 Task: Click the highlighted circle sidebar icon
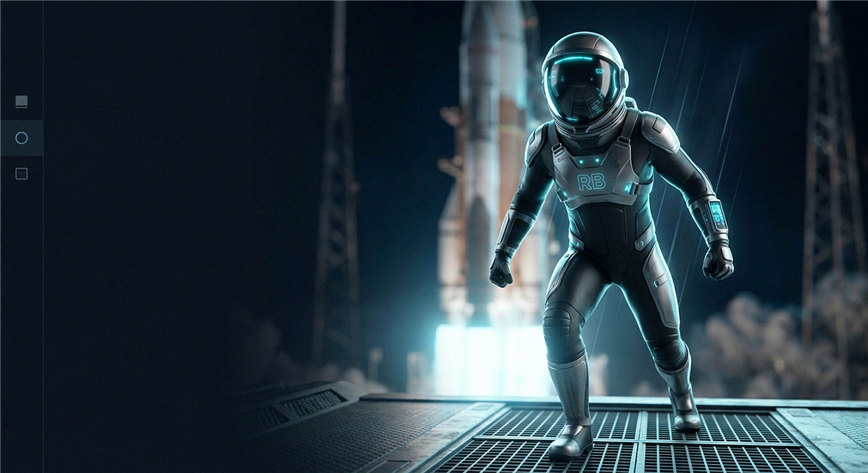click(x=21, y=138)
